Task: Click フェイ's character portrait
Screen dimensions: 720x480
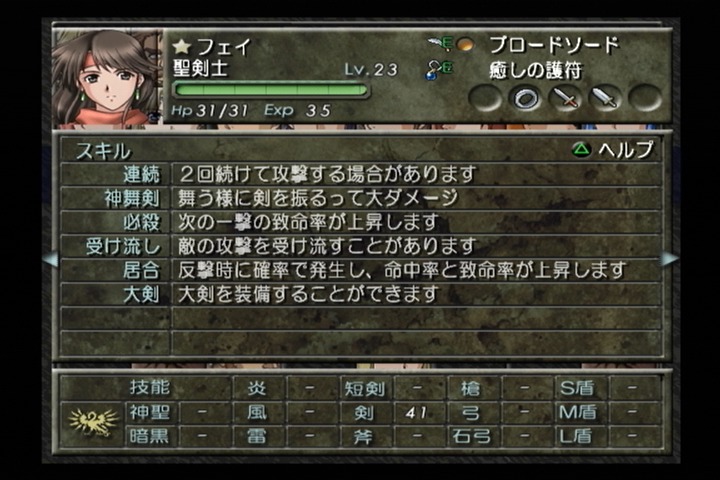Action: tap(106, 78)
